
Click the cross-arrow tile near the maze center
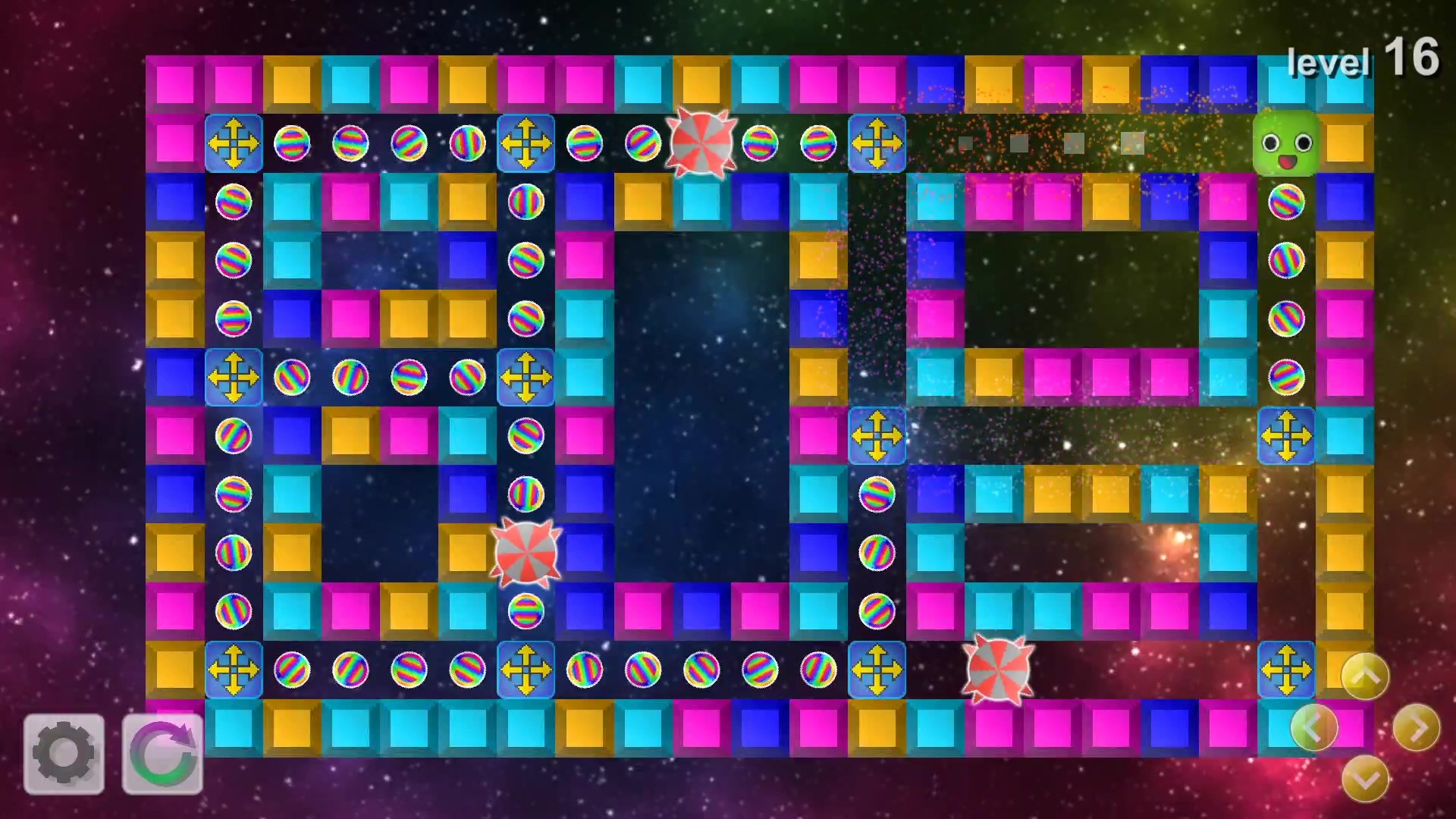pos(877,437)
